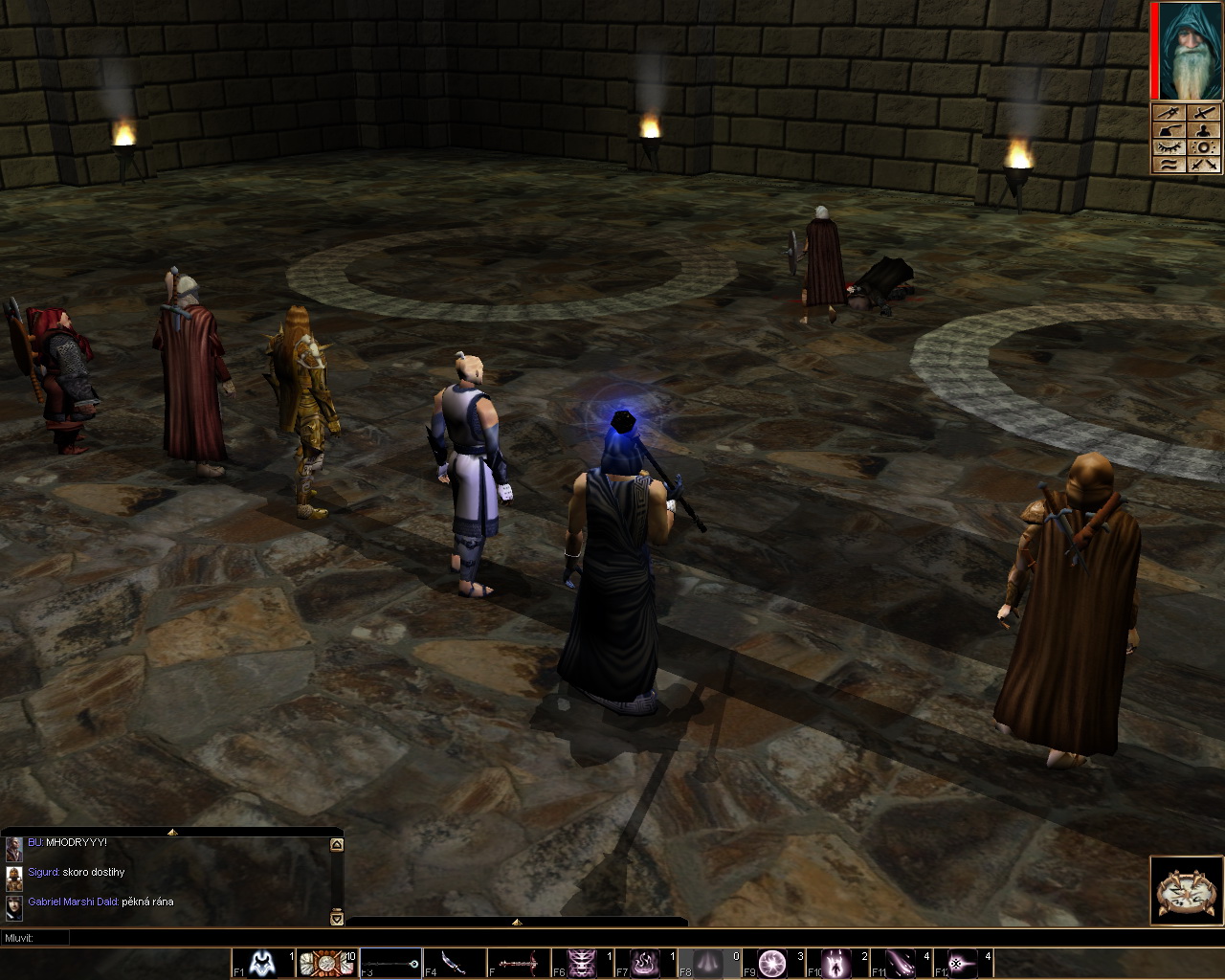The width and height of the screenshot is (1225, 980).
Task: Use the F2 healing kit bandage slot
Action: coord(325,963)
